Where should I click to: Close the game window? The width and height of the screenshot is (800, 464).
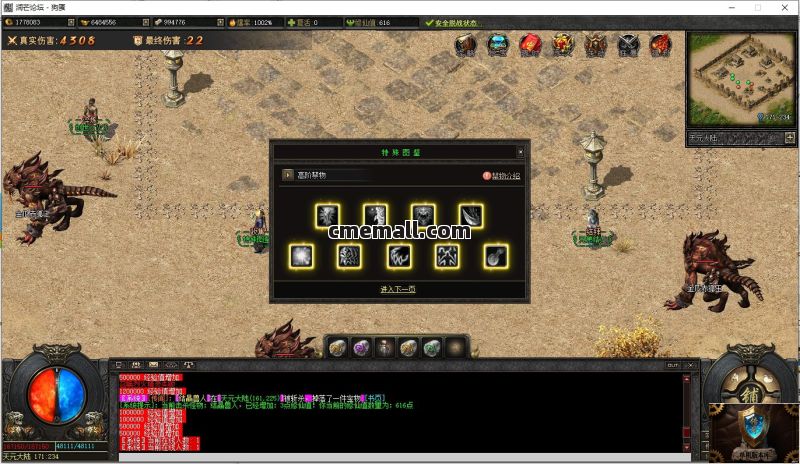tap(786, 7)
